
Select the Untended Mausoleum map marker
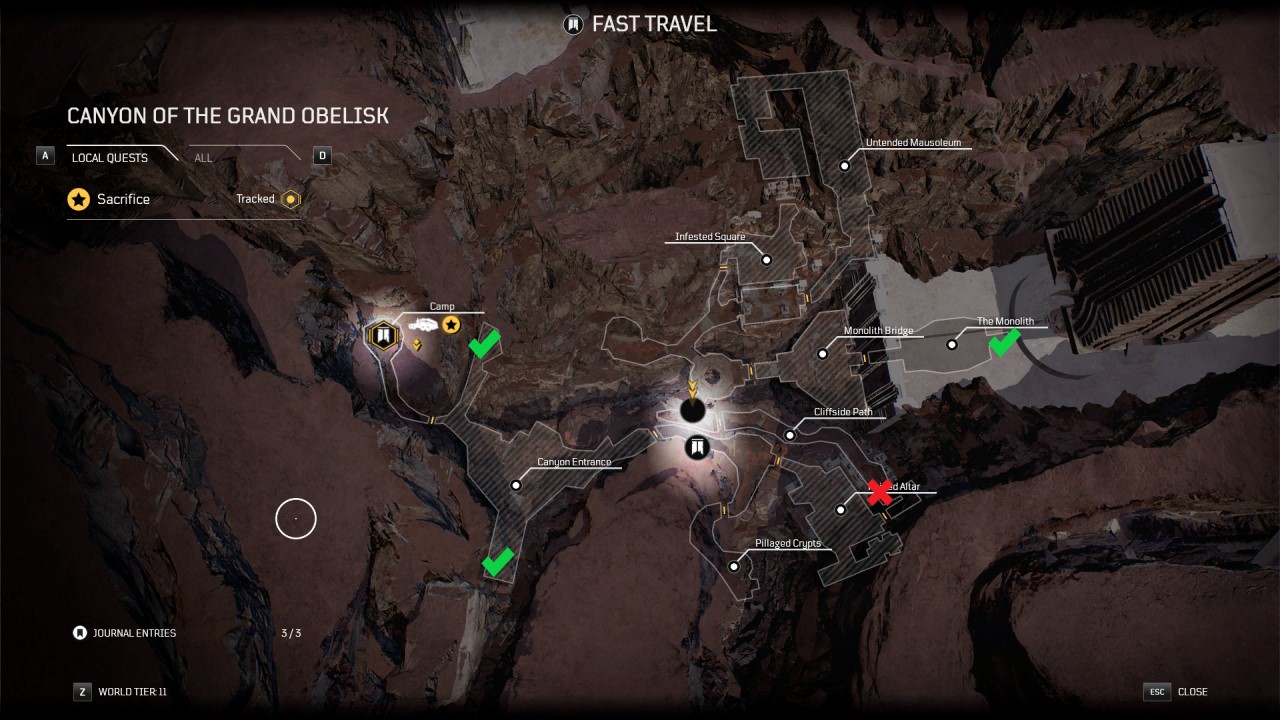tap(845, 166)
